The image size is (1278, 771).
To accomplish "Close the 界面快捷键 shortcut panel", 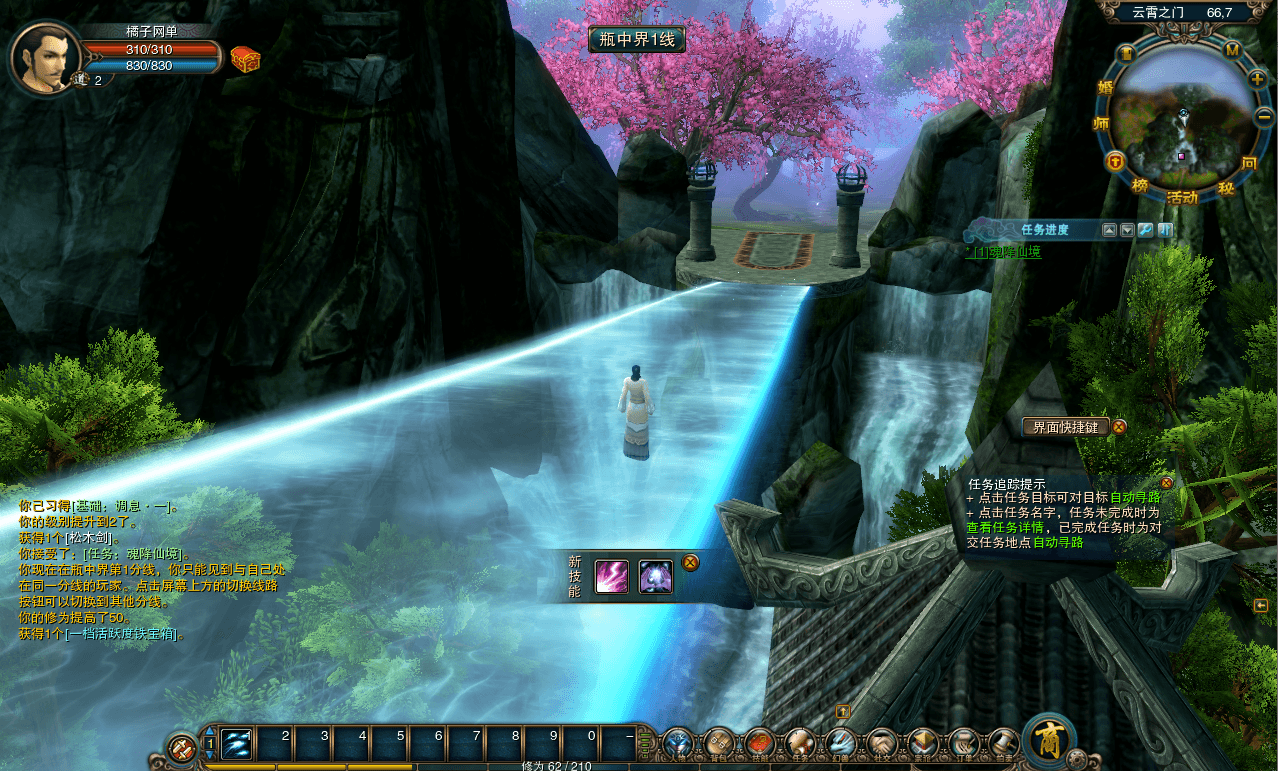I will (1120, 427).
